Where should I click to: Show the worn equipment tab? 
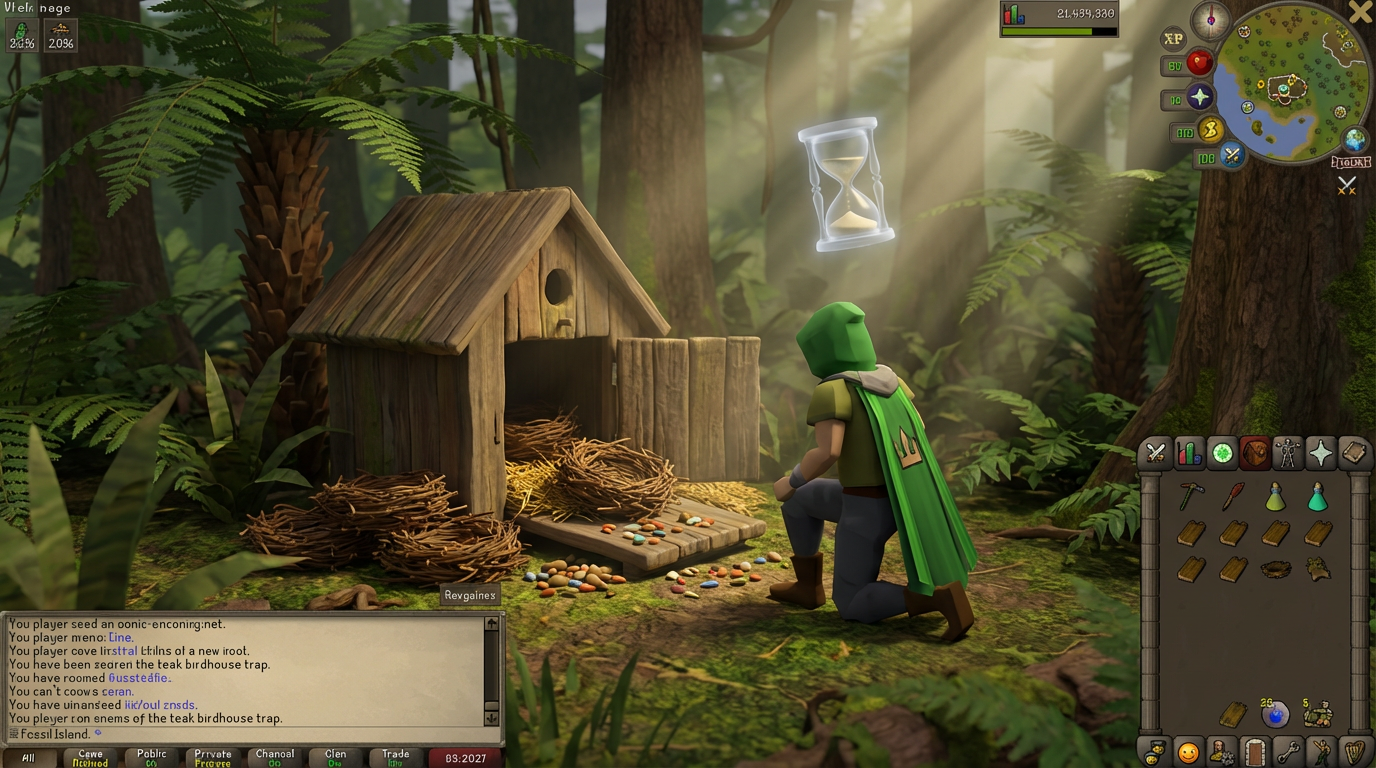tap(1287, 453)
